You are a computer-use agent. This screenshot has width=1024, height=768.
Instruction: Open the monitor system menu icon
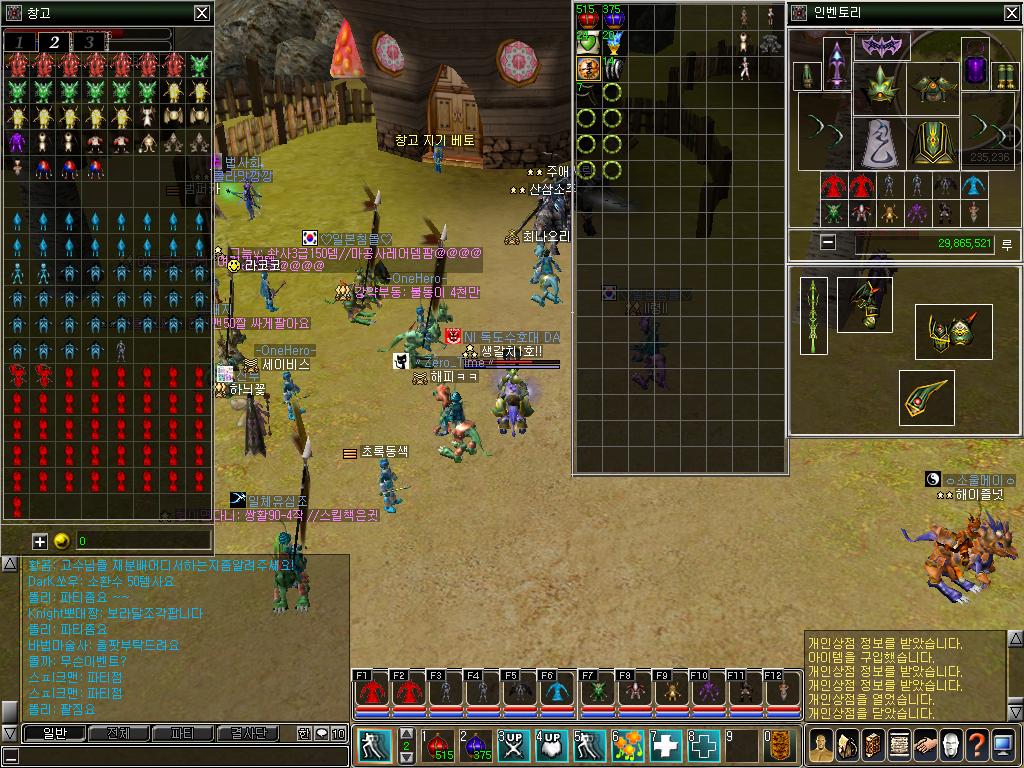click(x=1003, y=745)
